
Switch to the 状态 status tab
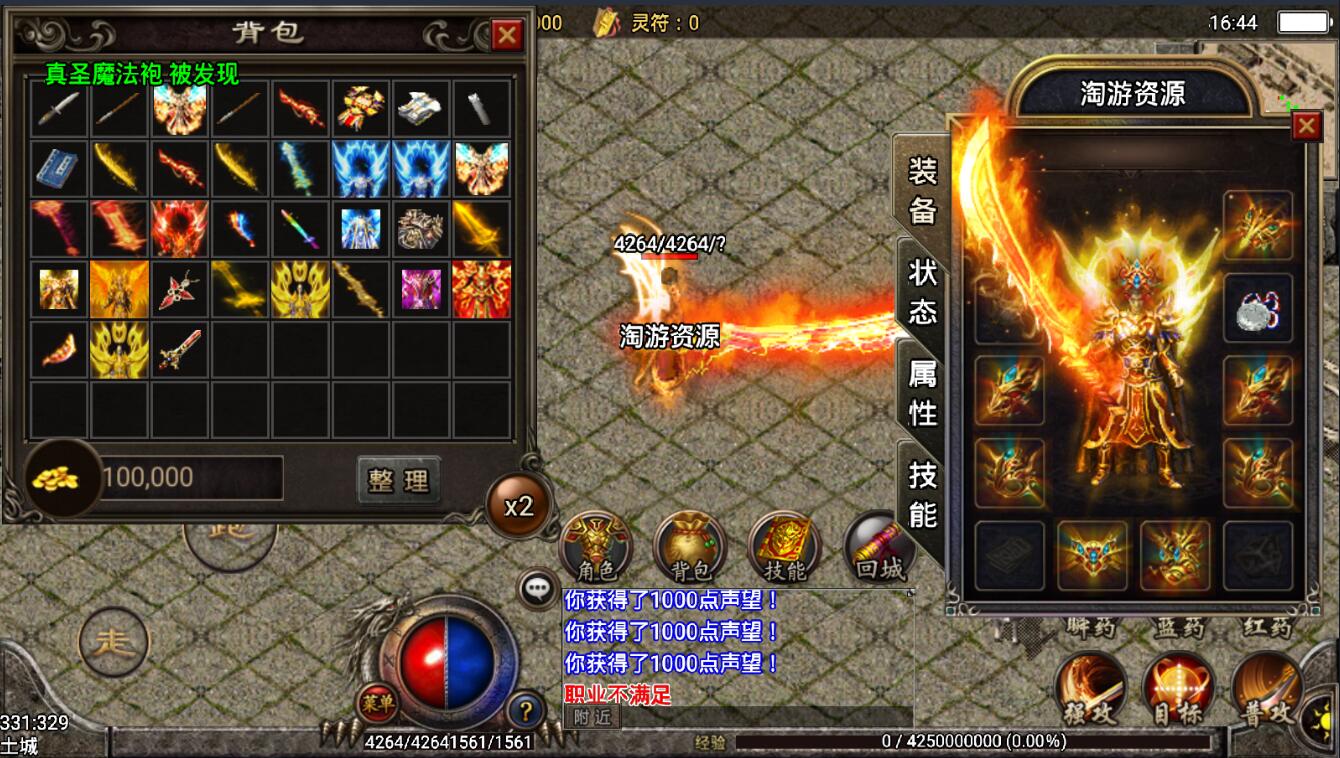[922, 290]
